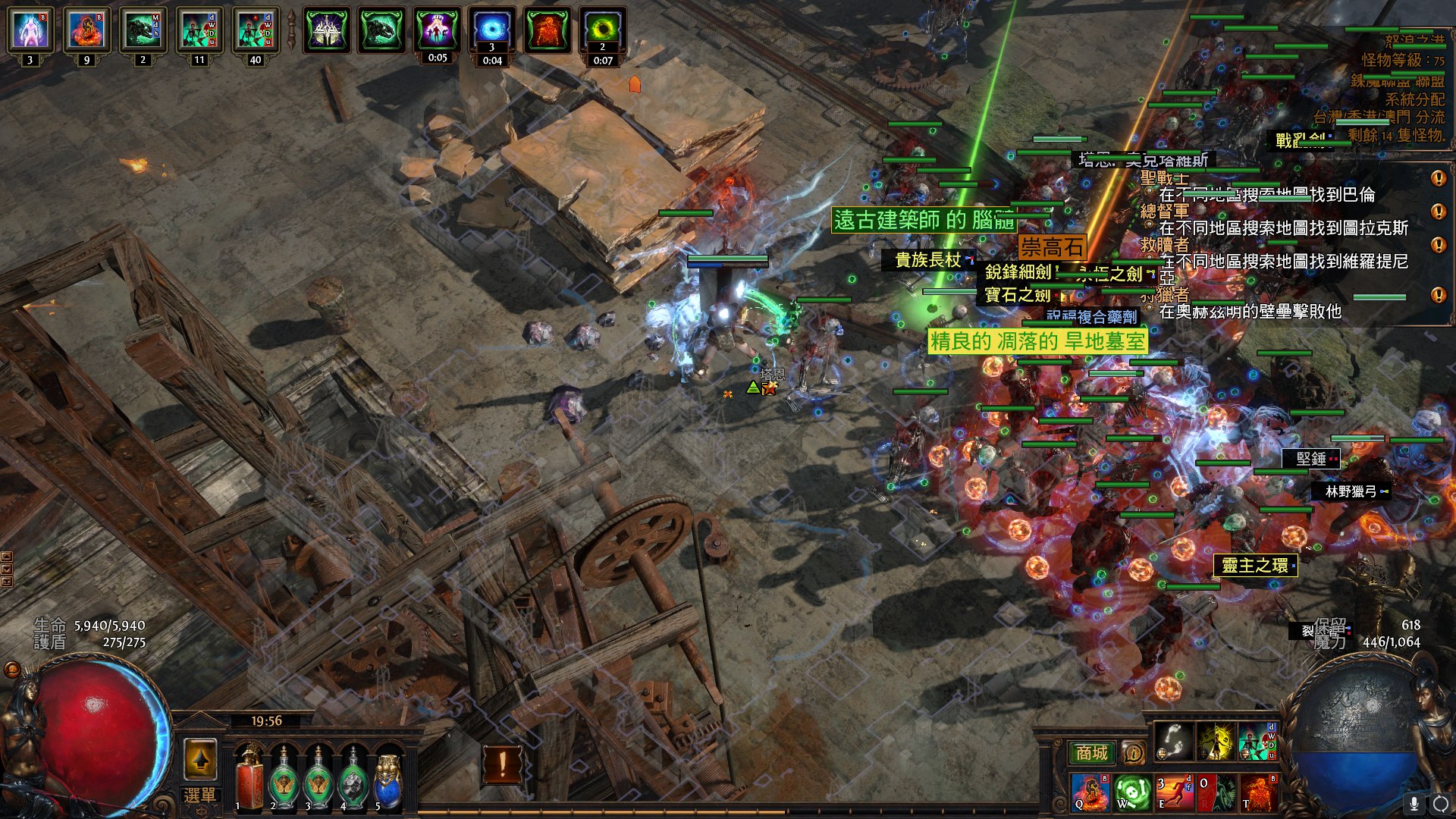Viewport: 1456px width, 819px height.
Task: Pick up the 靈主之環 item label
Action: [1255, 566]
